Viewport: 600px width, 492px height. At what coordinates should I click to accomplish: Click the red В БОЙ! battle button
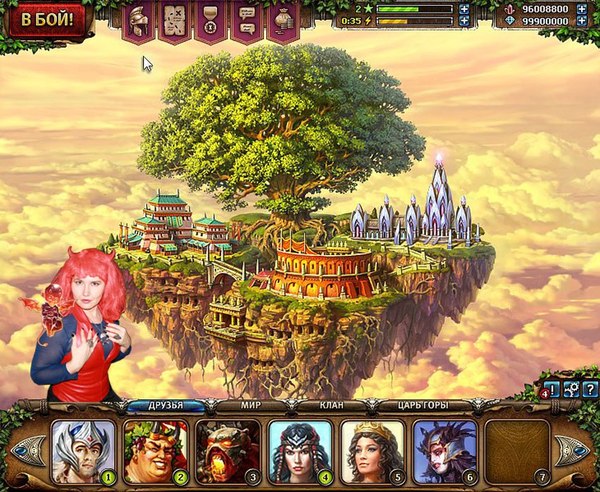click(47, 19)
